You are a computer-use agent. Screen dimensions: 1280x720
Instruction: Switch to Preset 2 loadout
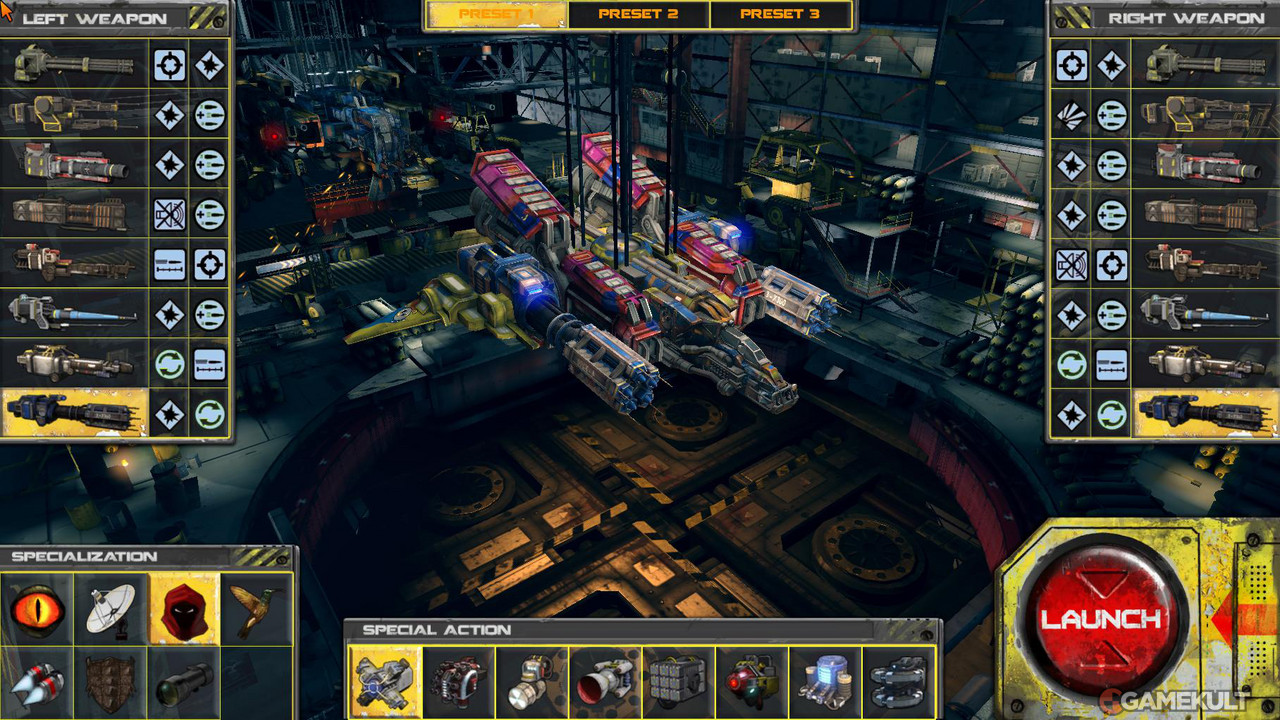click(638, 15)
